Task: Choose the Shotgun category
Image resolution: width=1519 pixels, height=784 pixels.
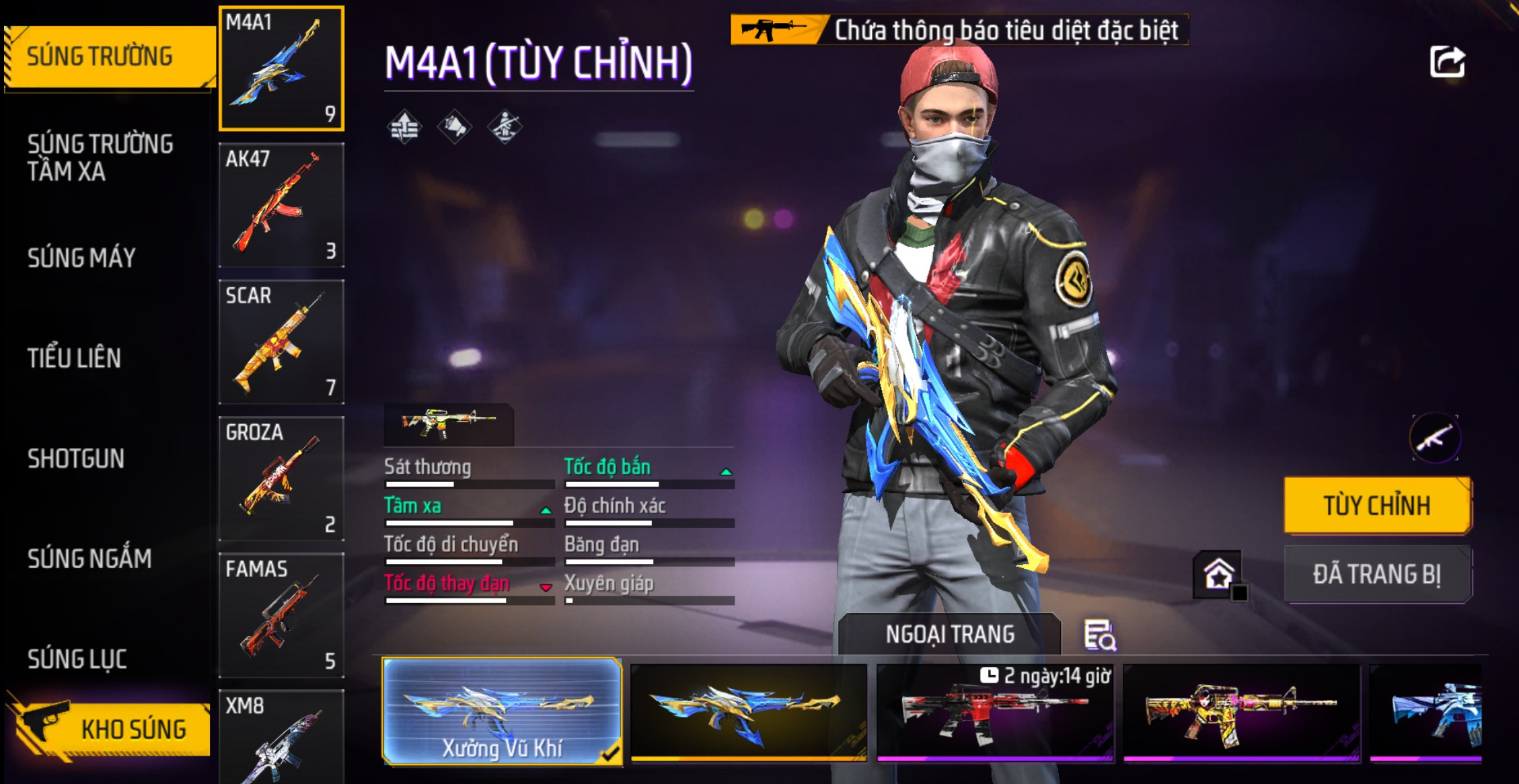Action: pyautogui.click(x=76, y=459)
